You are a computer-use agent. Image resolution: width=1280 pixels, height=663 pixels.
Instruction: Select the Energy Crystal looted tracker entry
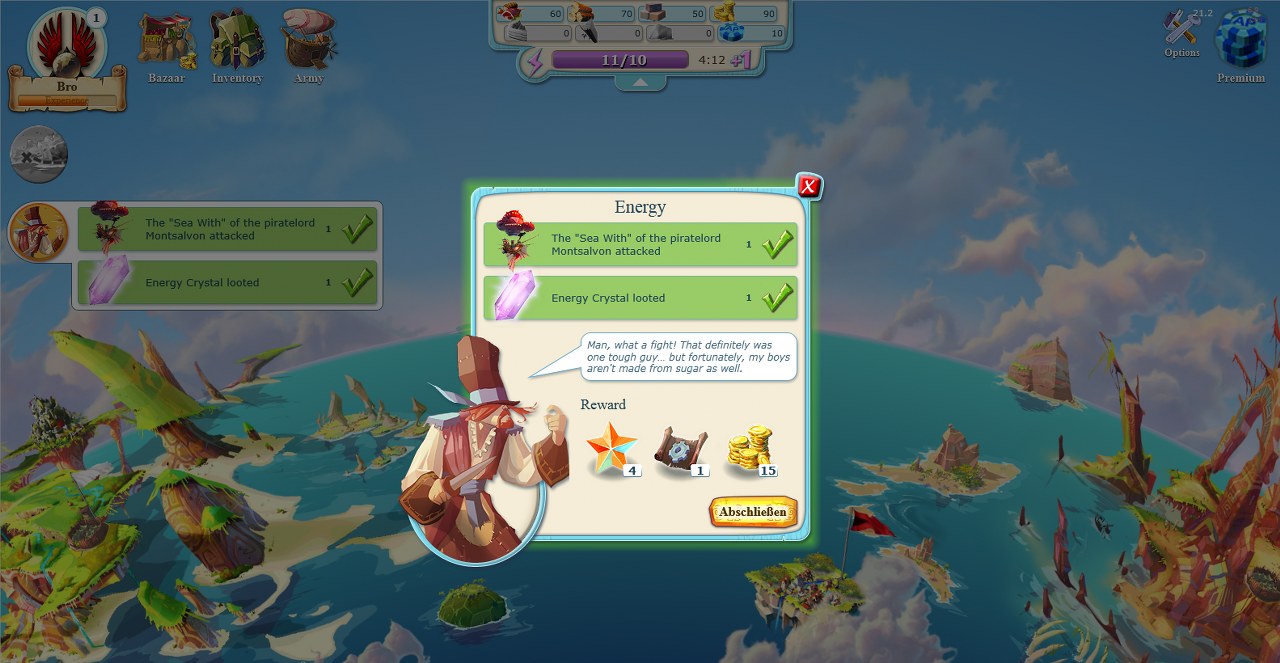pyautogui.click(x=228, y=283)
